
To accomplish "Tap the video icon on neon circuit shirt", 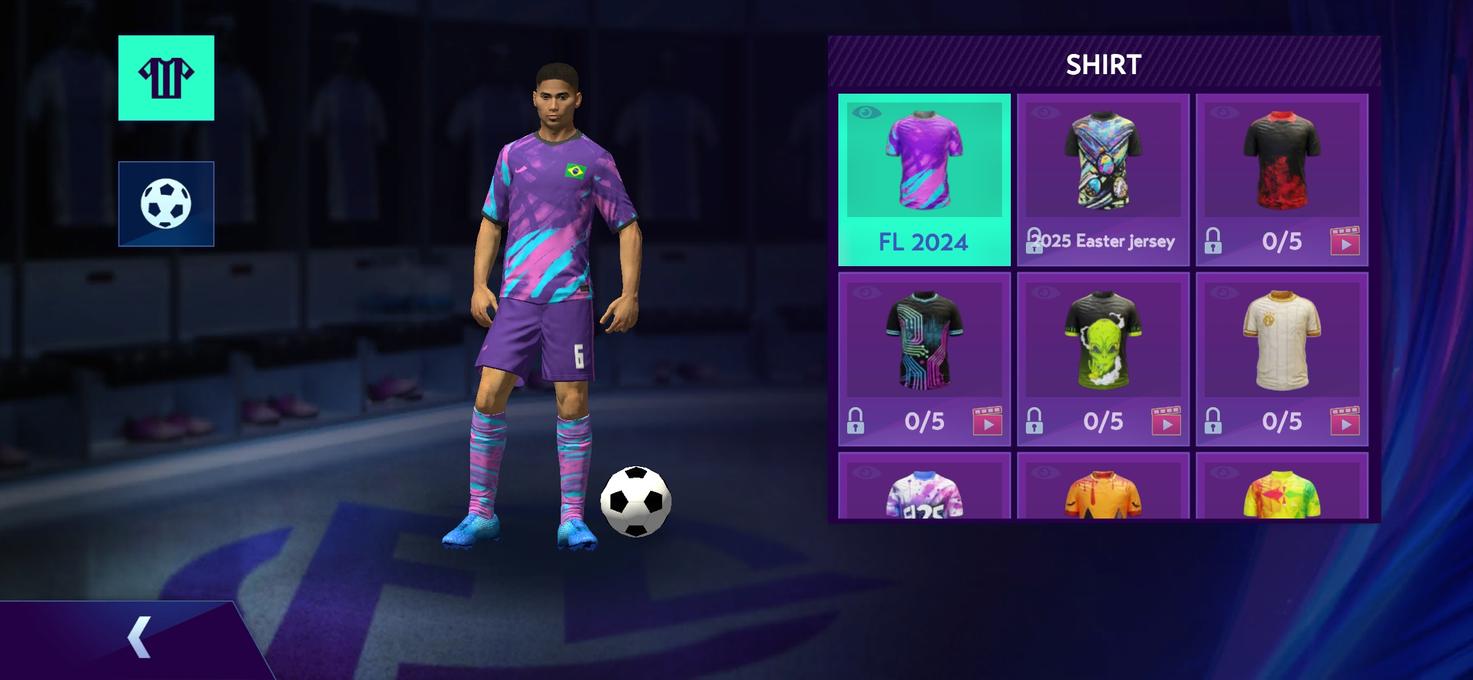I will [987, 421].
